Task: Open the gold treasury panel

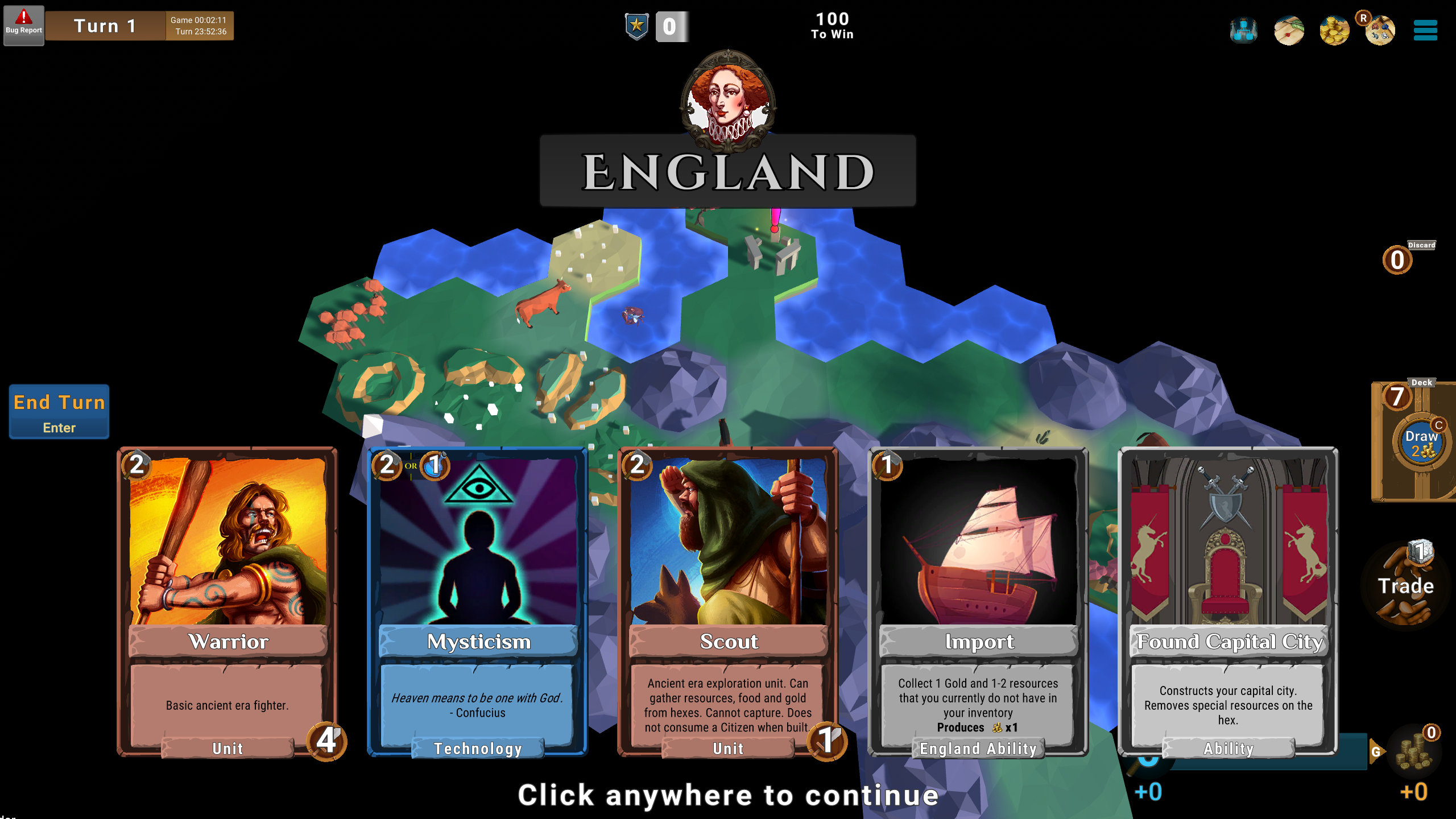Action: click(1334, 31)
